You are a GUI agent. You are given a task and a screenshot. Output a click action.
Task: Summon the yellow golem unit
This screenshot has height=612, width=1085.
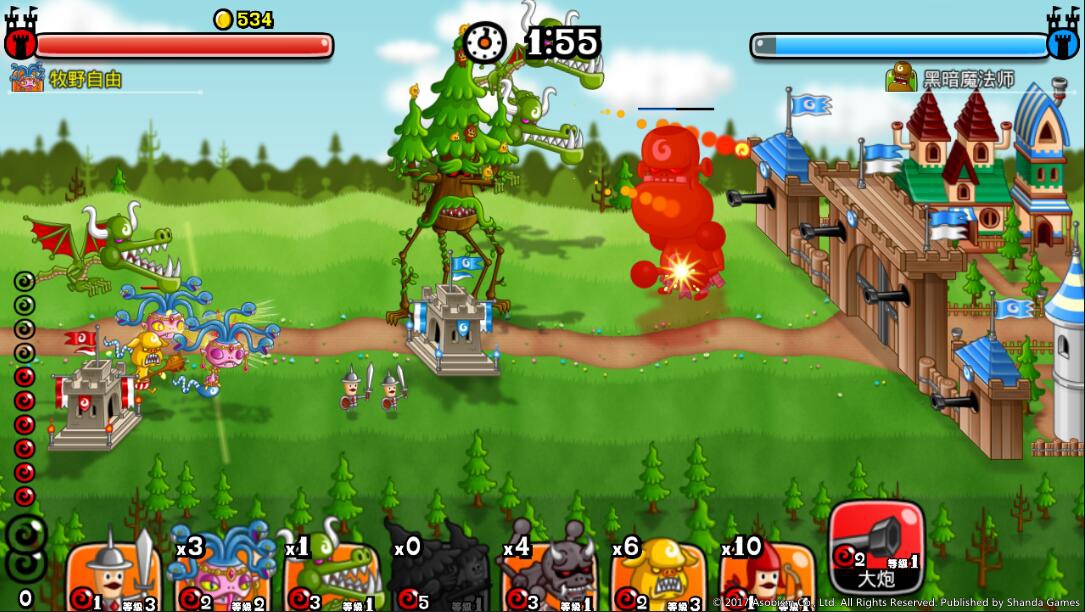657,575
